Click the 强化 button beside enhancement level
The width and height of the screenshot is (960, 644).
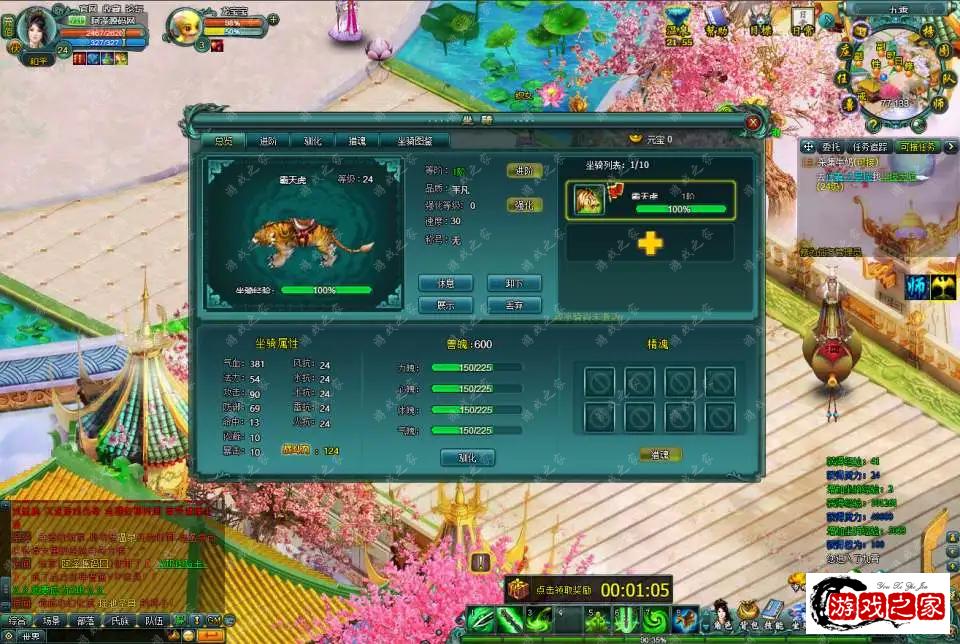[524, 205]
